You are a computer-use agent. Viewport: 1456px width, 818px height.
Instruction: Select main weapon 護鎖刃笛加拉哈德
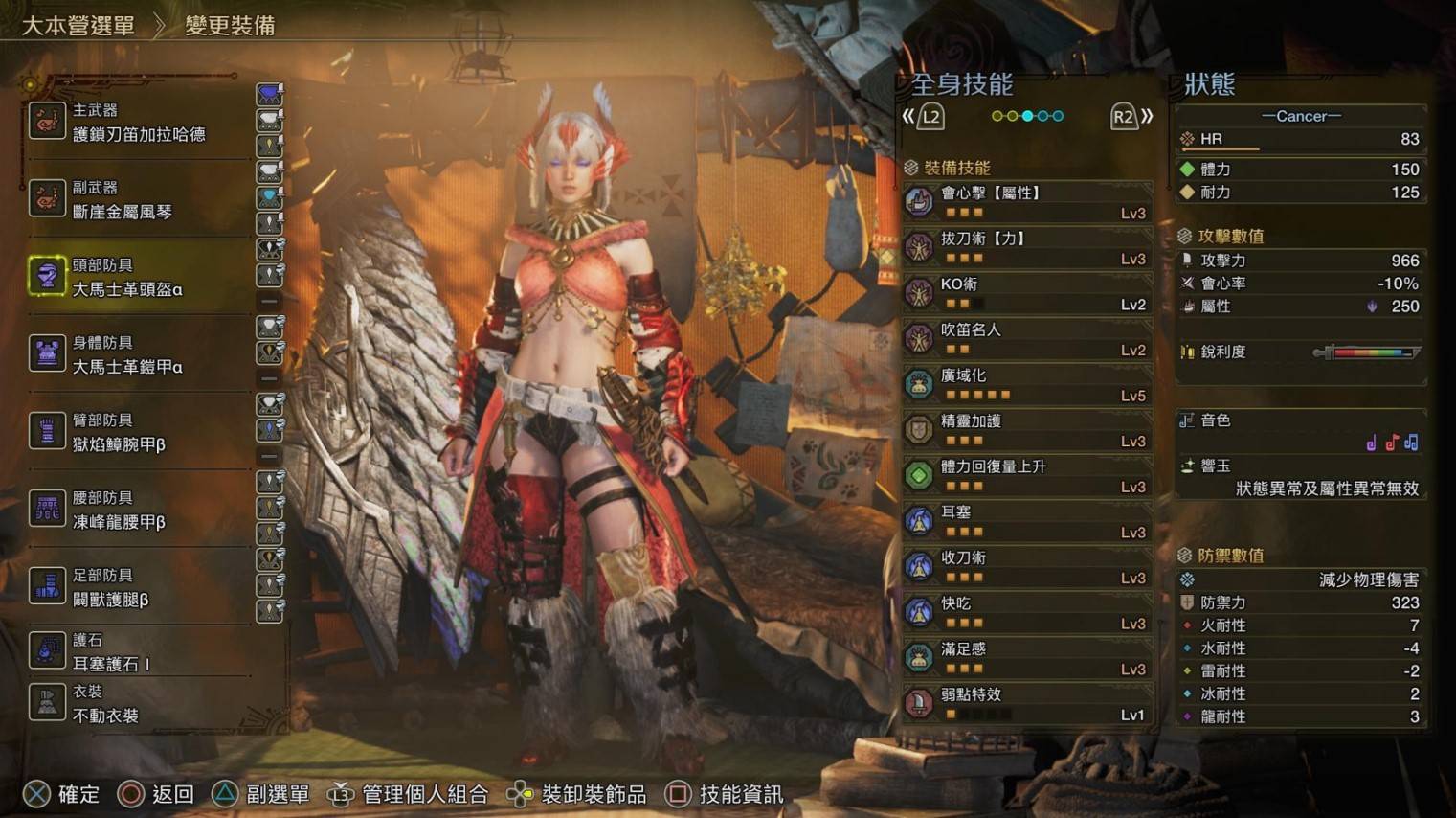click(x=138, y=124)
